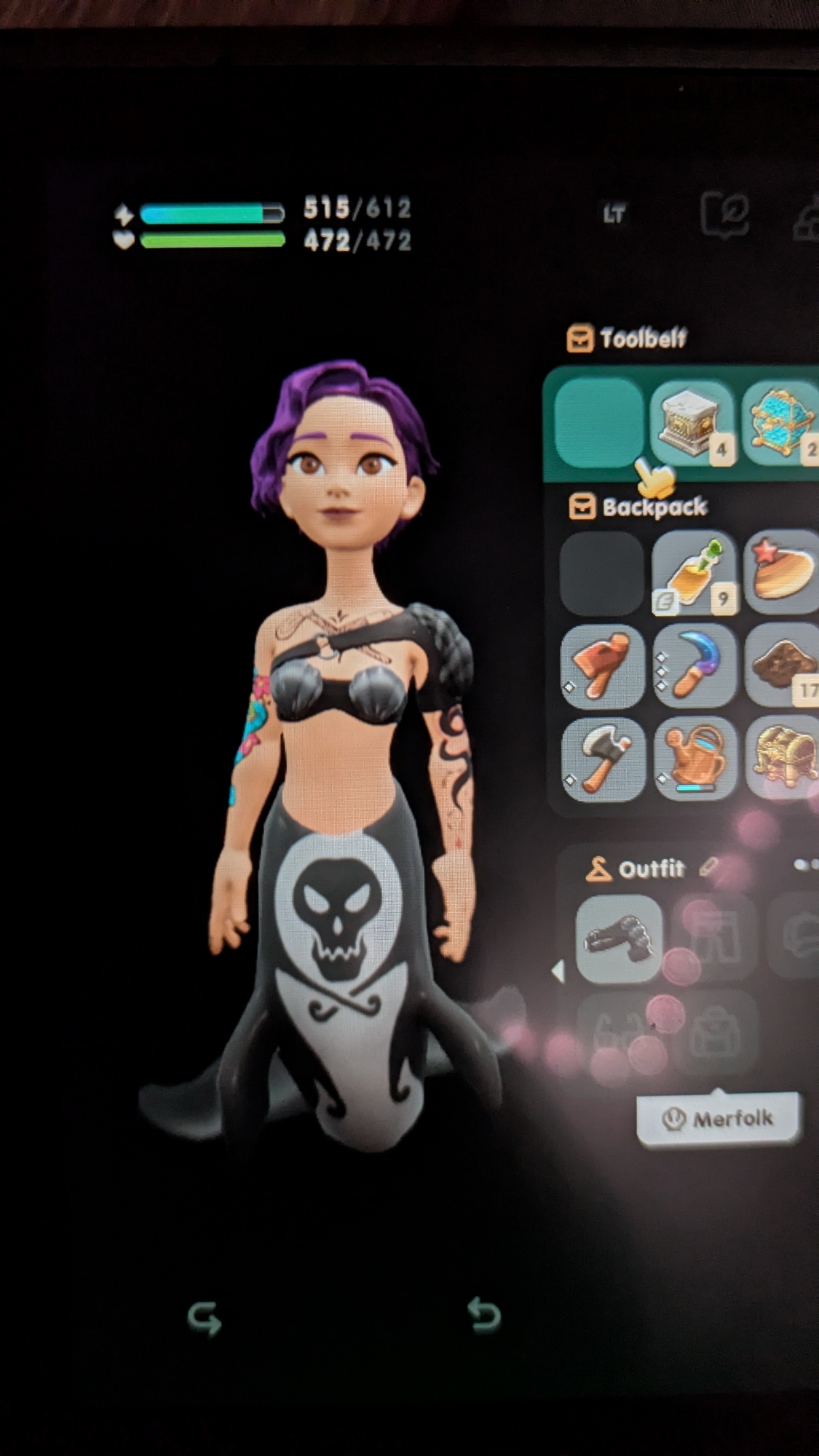The width and height of the screenshot is (819, 1456).
Task: Select the brown dirt pile slot
Action: [783, 665]
